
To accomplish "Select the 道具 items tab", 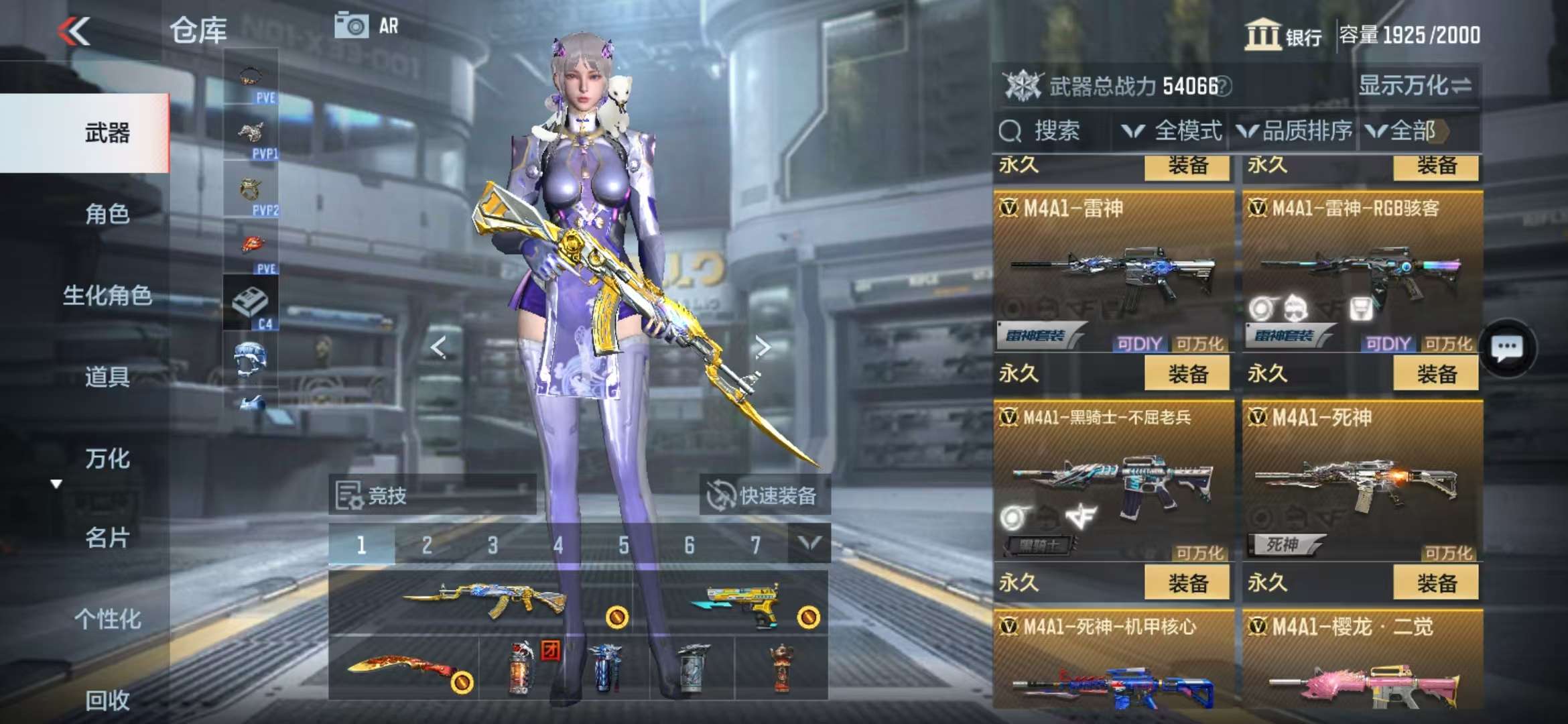I will tap(107, 377).
